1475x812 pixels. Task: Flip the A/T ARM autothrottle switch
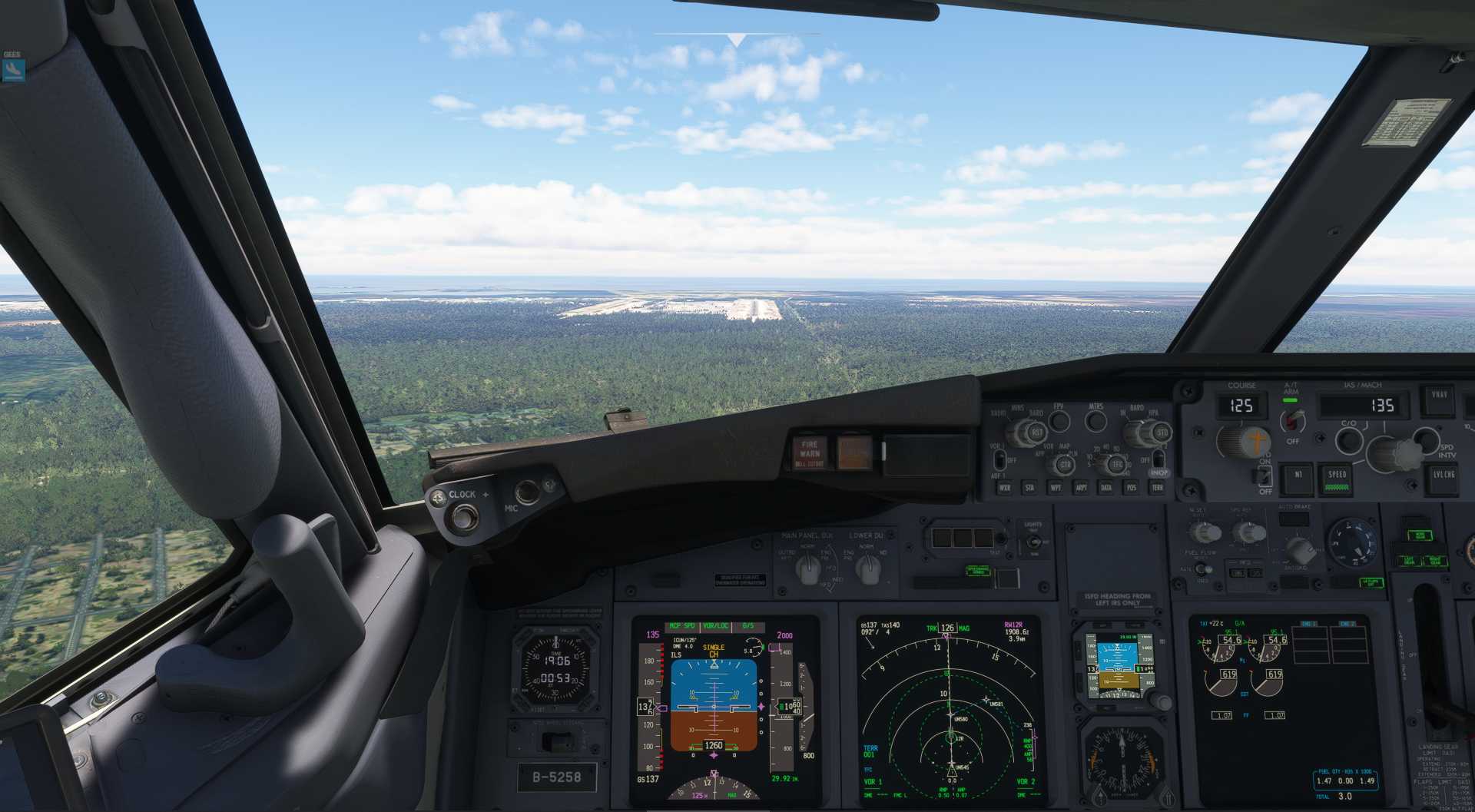click(1294, 420)
